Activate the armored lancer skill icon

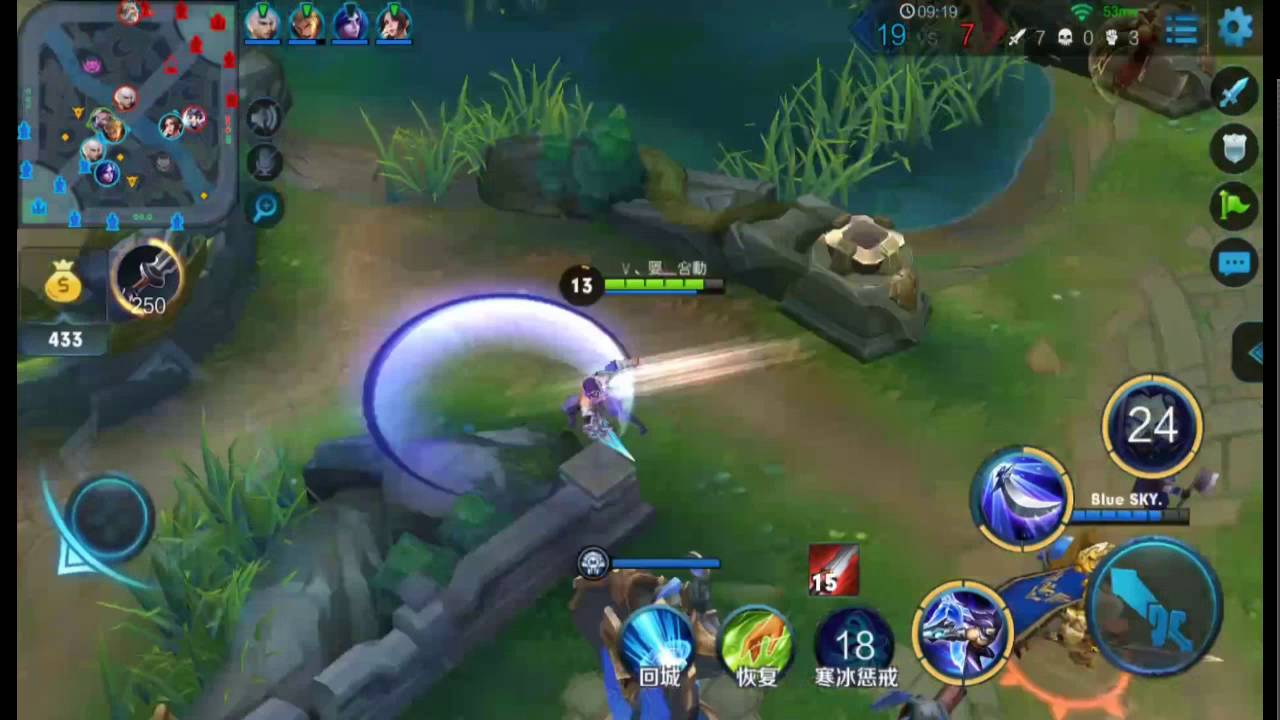tap(962, 630)
